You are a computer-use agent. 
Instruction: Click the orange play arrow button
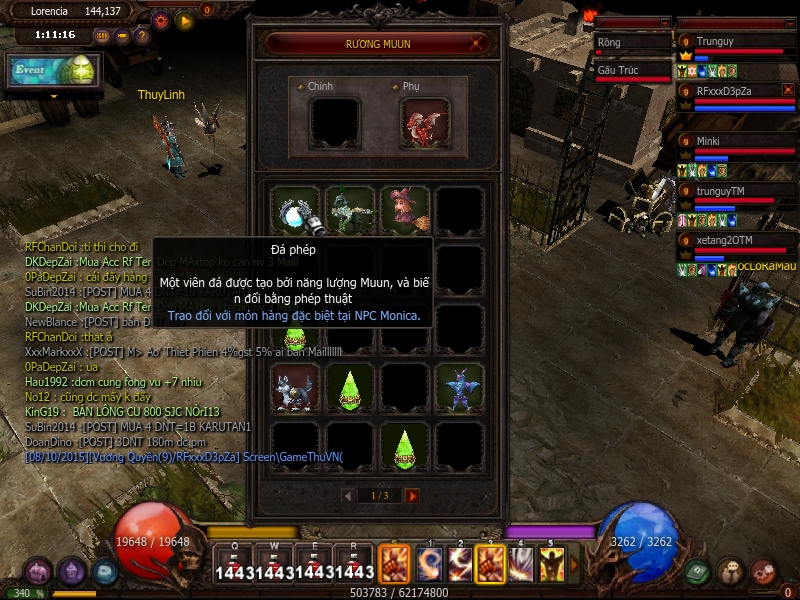tap(184, 20)
